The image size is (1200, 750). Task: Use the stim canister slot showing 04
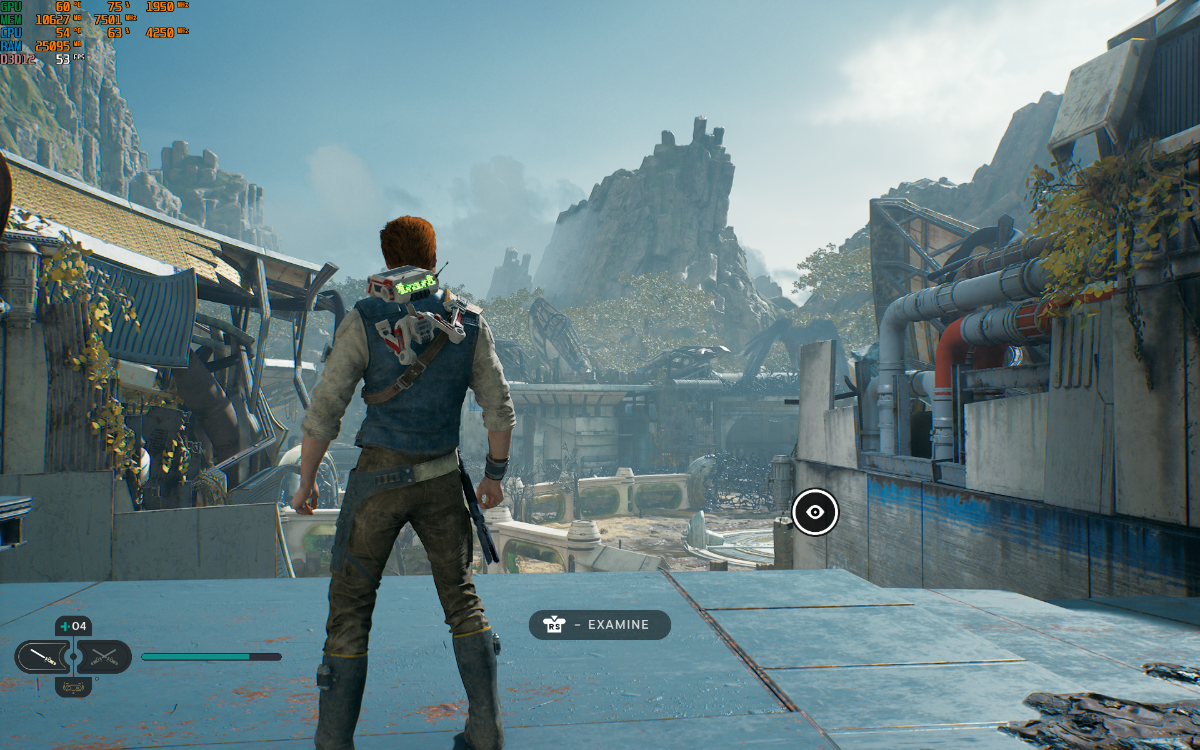click(x=73, y=627)
